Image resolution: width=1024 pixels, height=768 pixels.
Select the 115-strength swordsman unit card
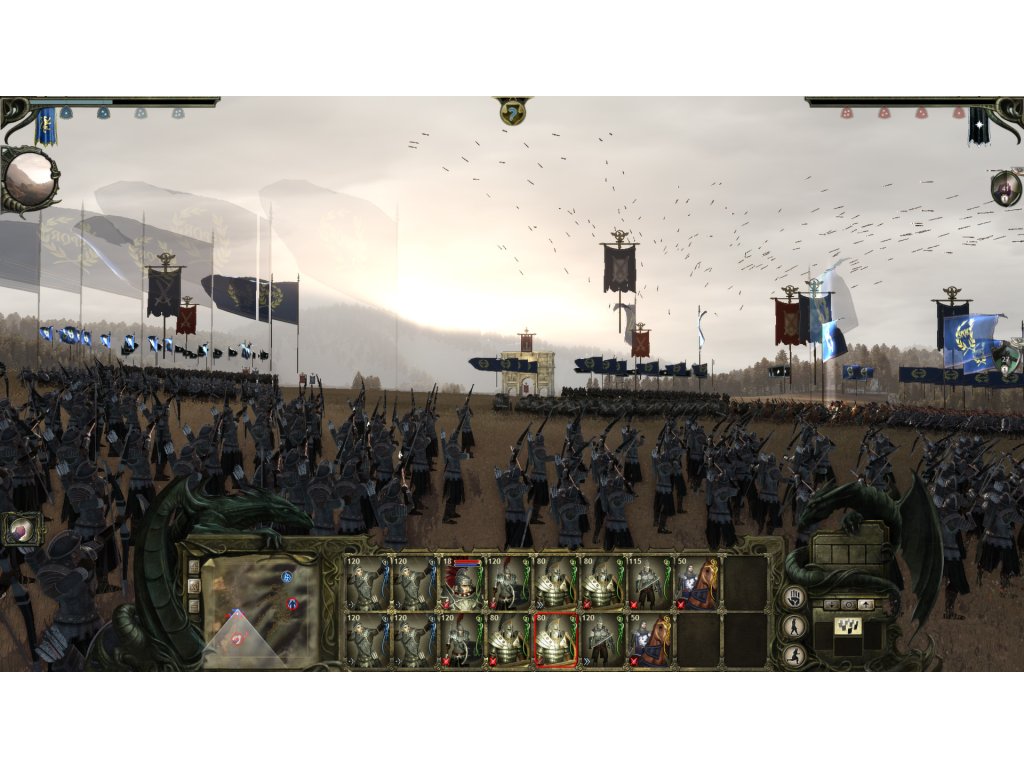(x=650, y=584)
